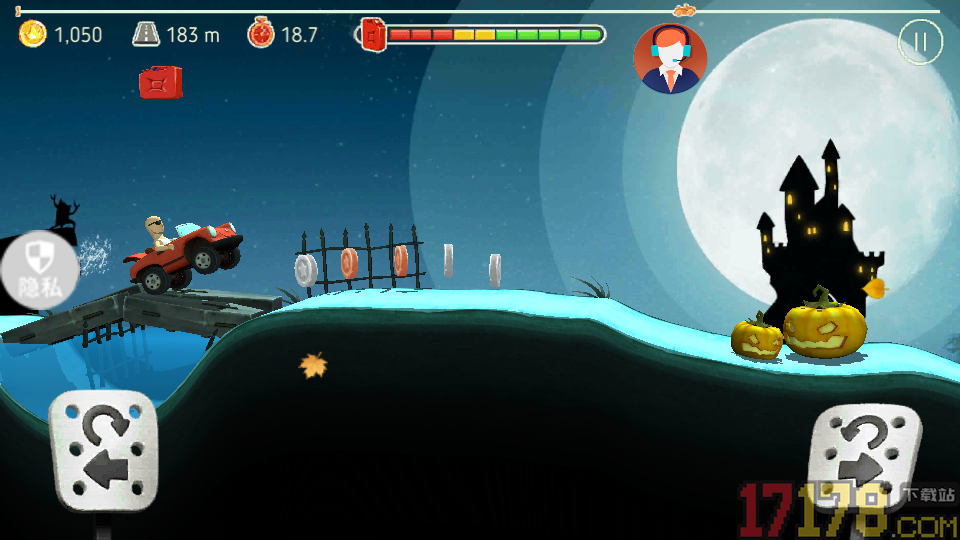Open the customer support headset avatar
960x540 pixels.
670,58
